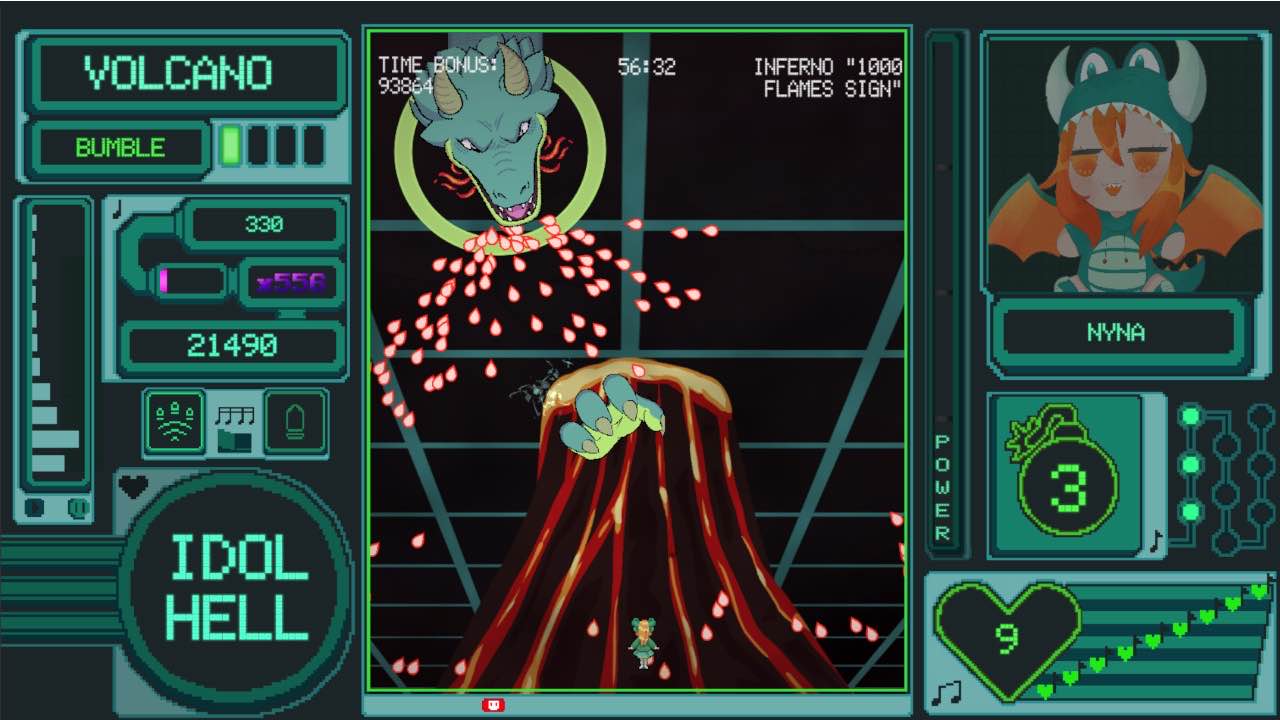Click the small red creature icon below the playfield
This screenshot has height=720, width=1280.
492,703
